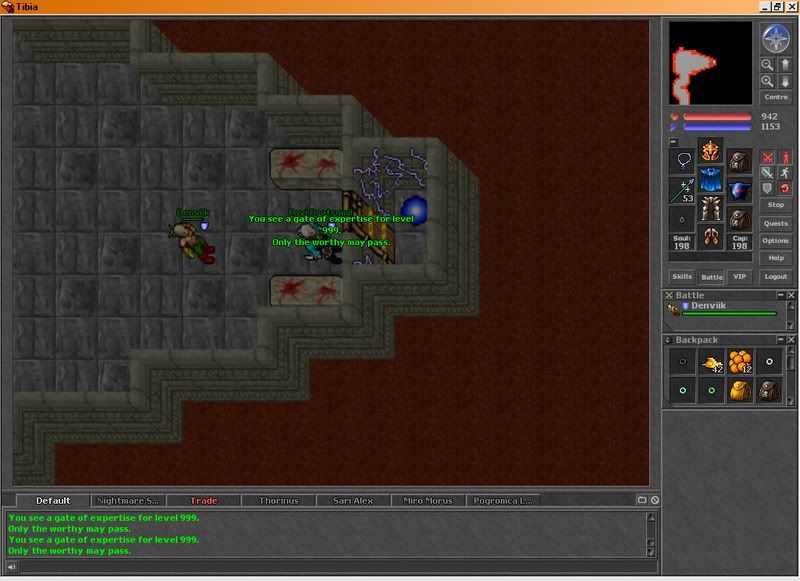Toggle the Battle list button
The width and height of the screenshot is (800, 581).
tap(711, 276)
